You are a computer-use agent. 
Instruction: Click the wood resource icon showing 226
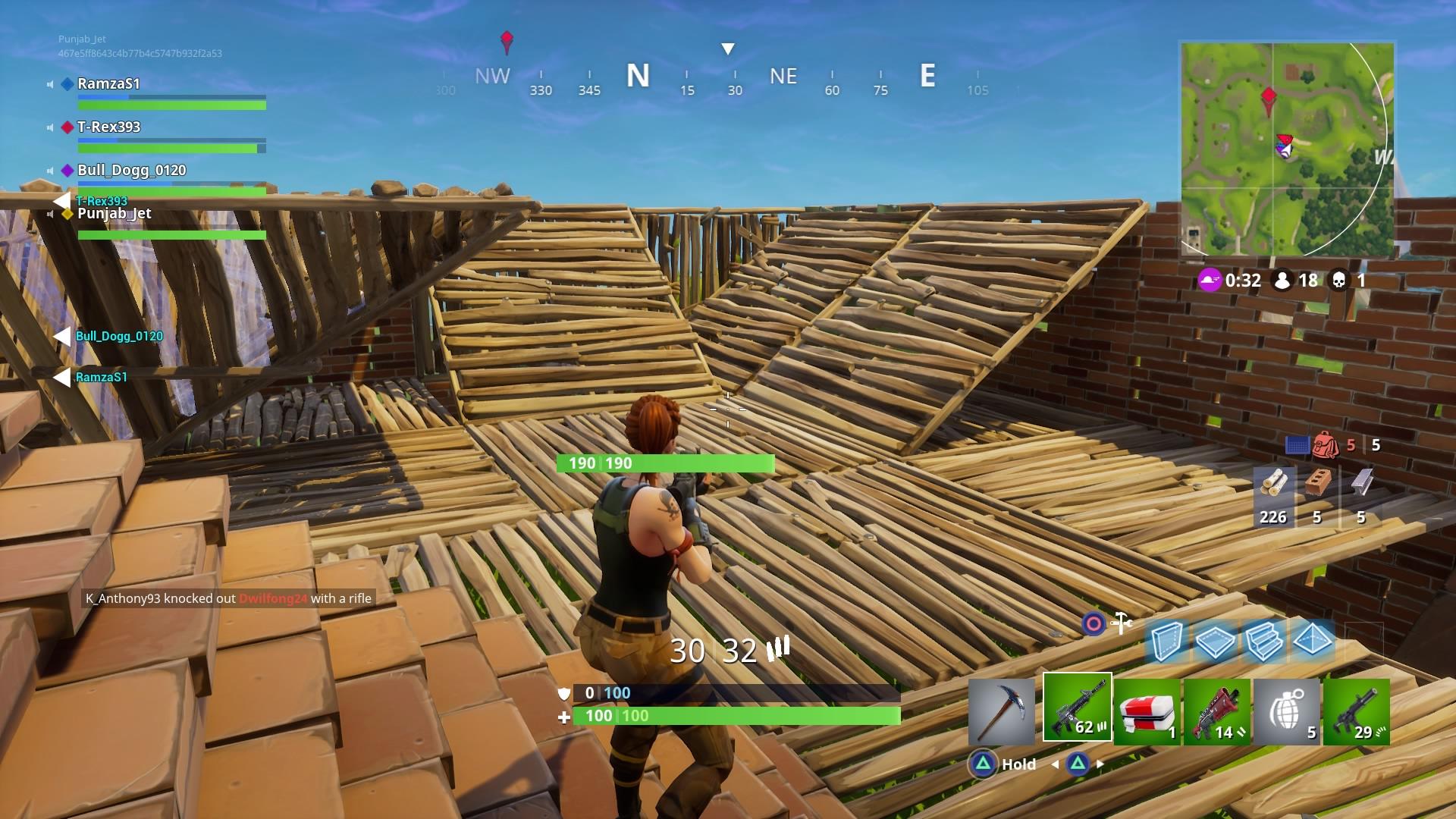coord(1272,491)
